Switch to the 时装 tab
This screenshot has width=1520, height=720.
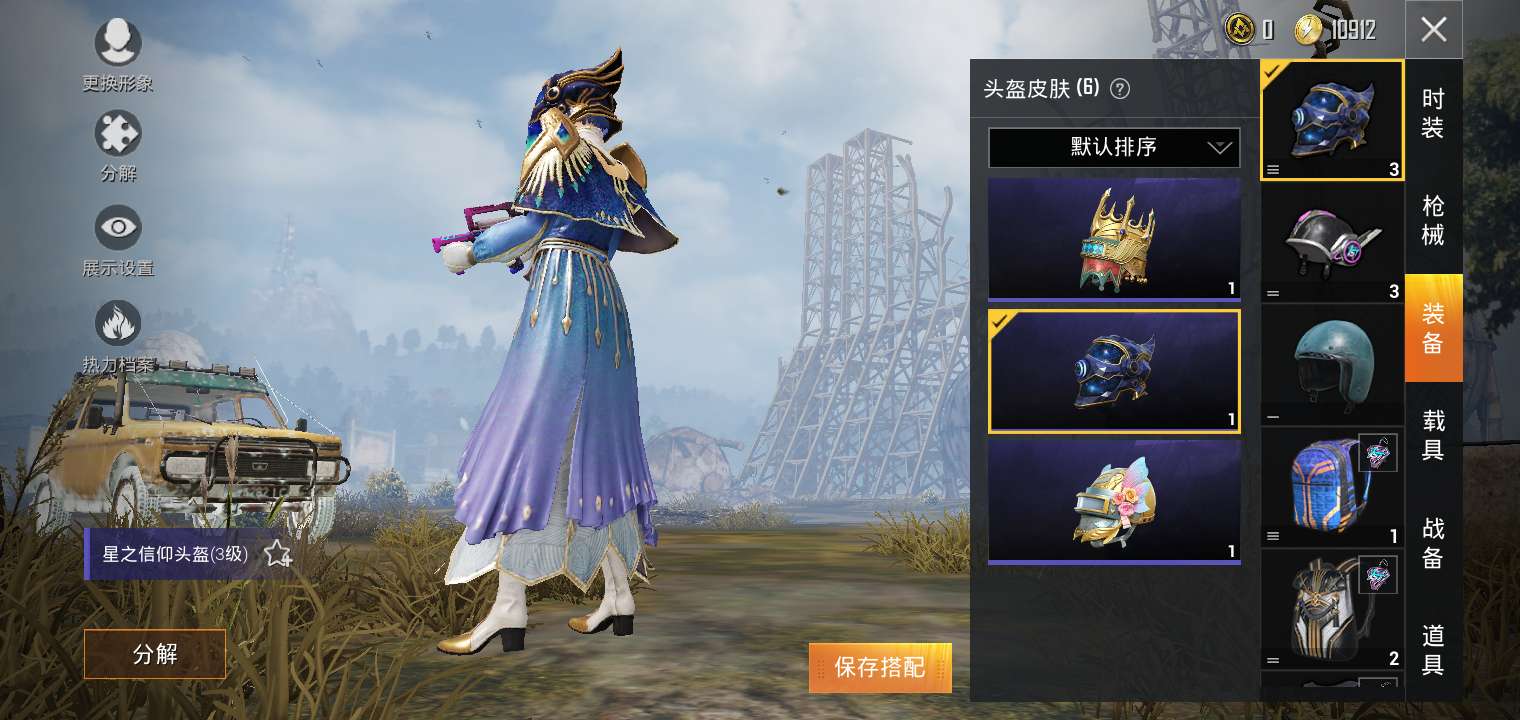(x=1433, y=113)
